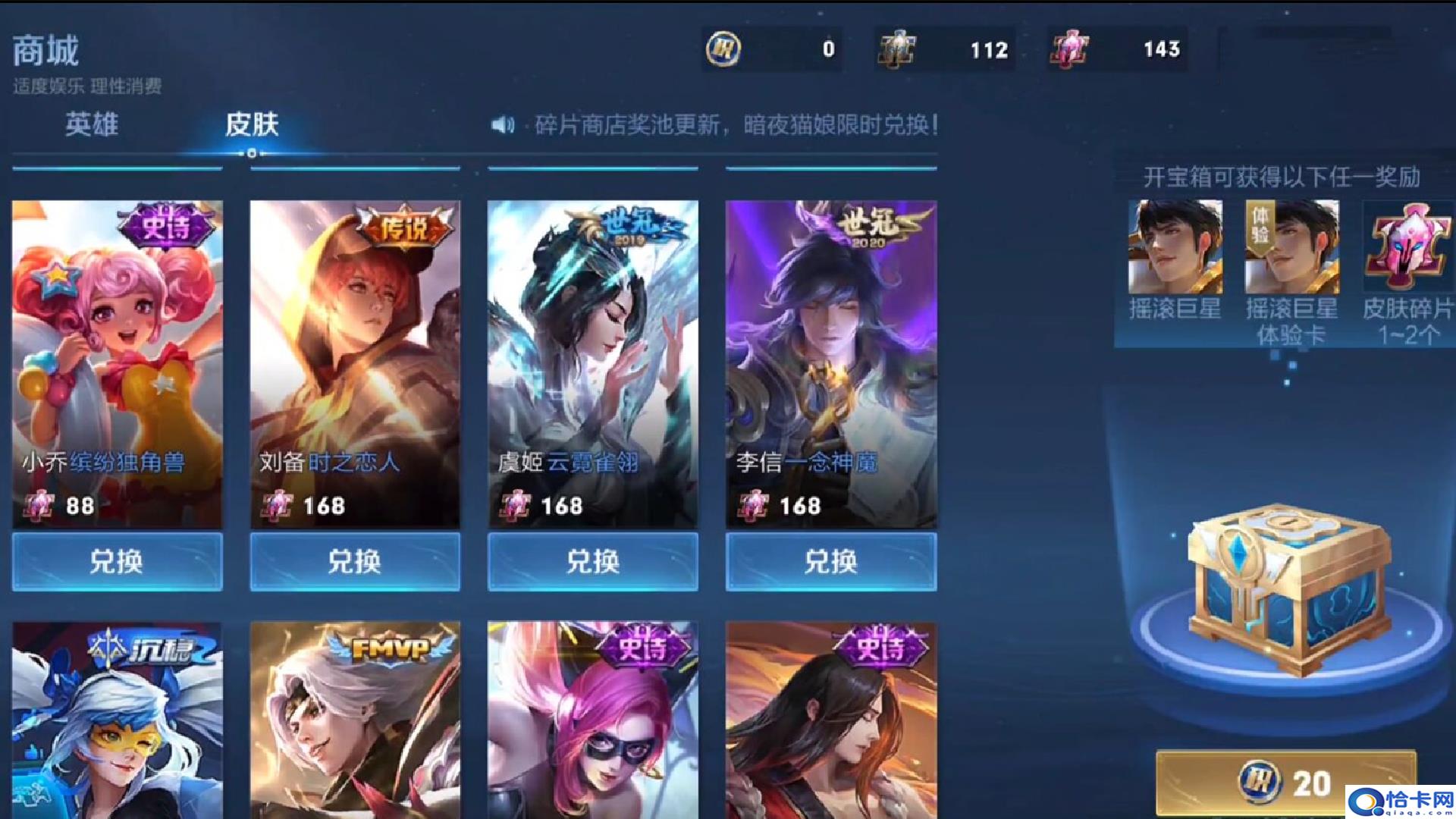This screenshot has height=819, width=1456.
Task: Open the golden treasure chest
Action: tap(1288, 588)
